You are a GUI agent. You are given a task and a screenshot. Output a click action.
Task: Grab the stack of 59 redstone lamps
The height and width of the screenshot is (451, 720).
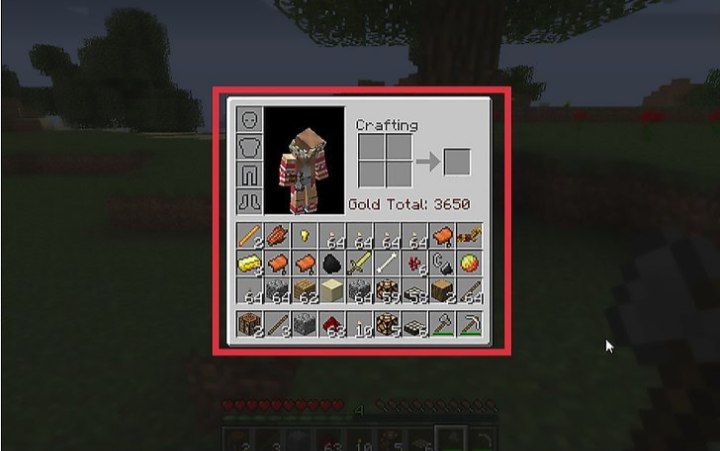pyautogui.click(x=387, y=292)
